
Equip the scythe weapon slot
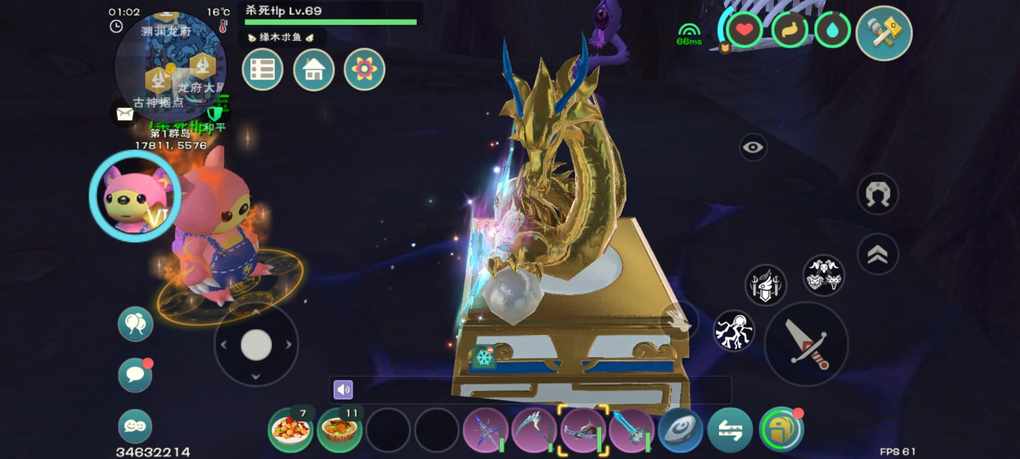(x=534, y=430)
